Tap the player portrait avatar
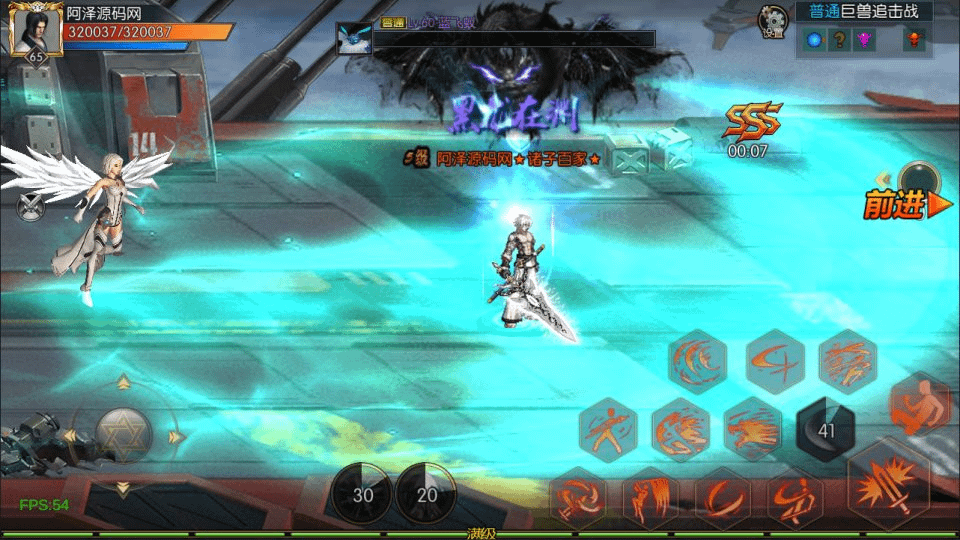This screenshot has width=960, height=540. (x=28, y=29)
